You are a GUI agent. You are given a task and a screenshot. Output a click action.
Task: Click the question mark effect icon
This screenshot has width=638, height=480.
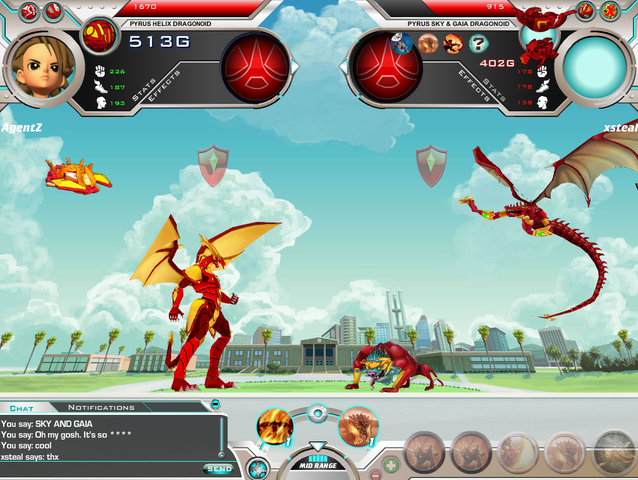pos(479,43)
